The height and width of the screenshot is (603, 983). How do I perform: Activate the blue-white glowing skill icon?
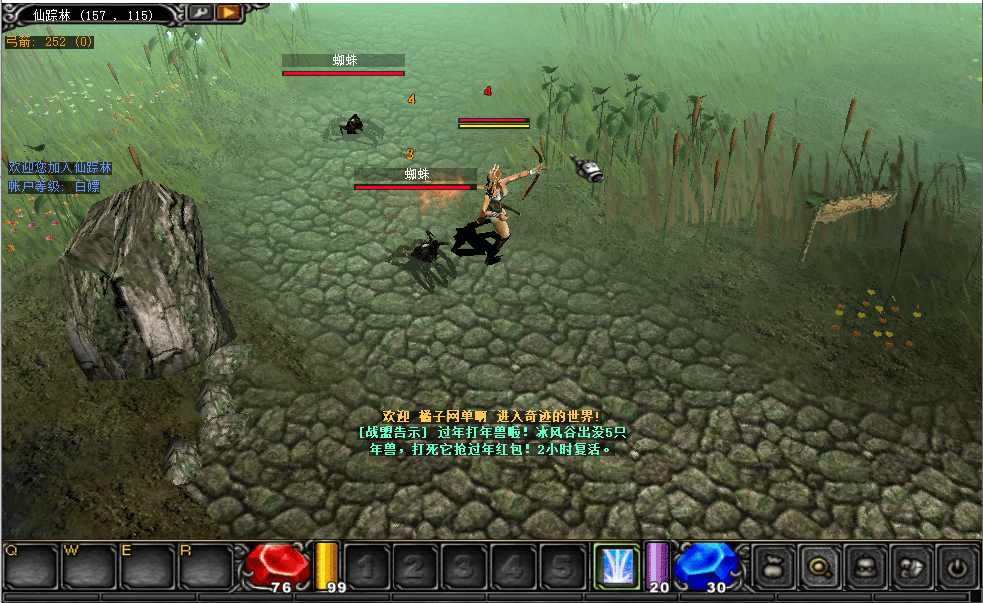click(614, 567)
